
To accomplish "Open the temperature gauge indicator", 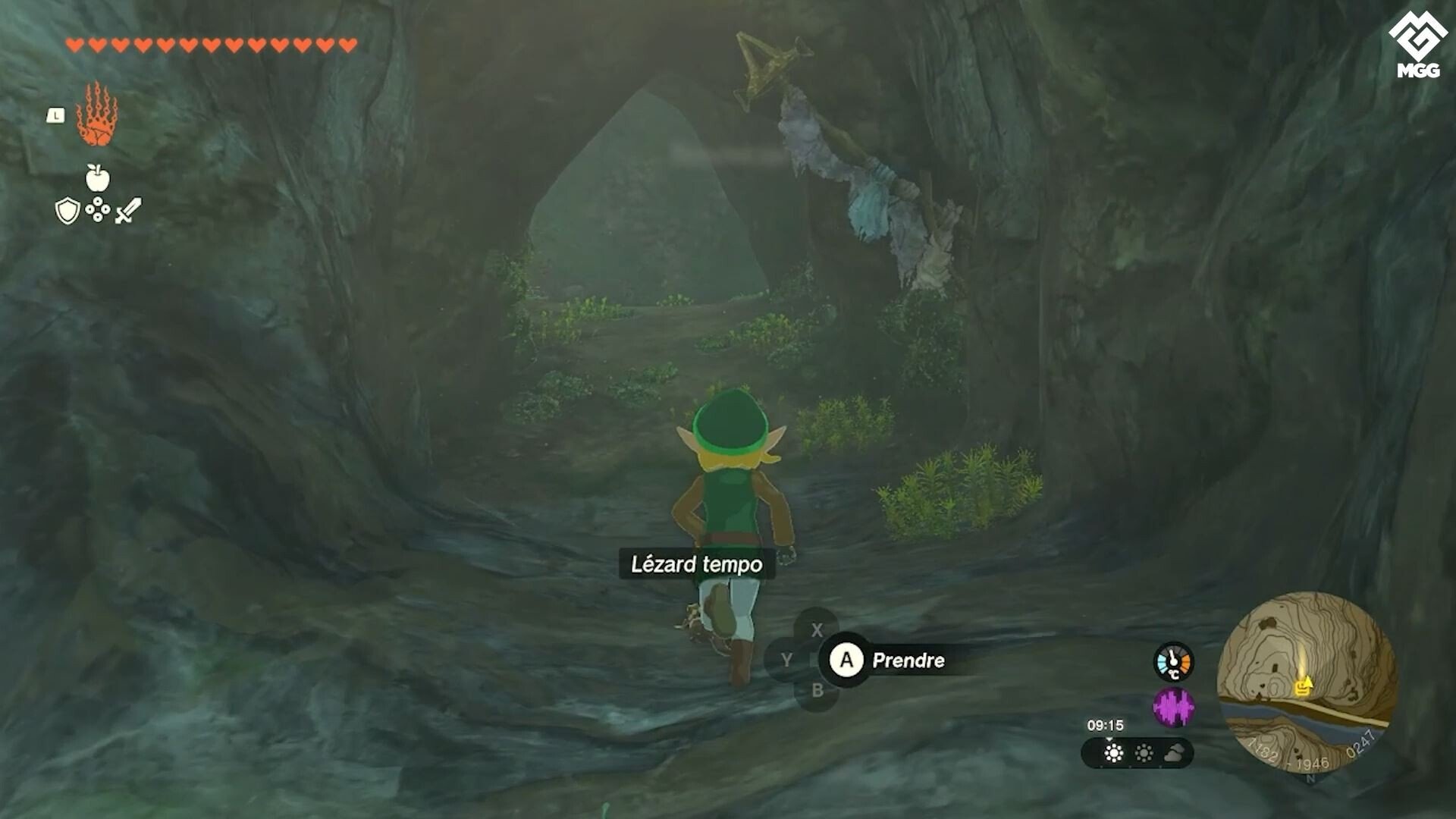I will tap(1172, 661).
